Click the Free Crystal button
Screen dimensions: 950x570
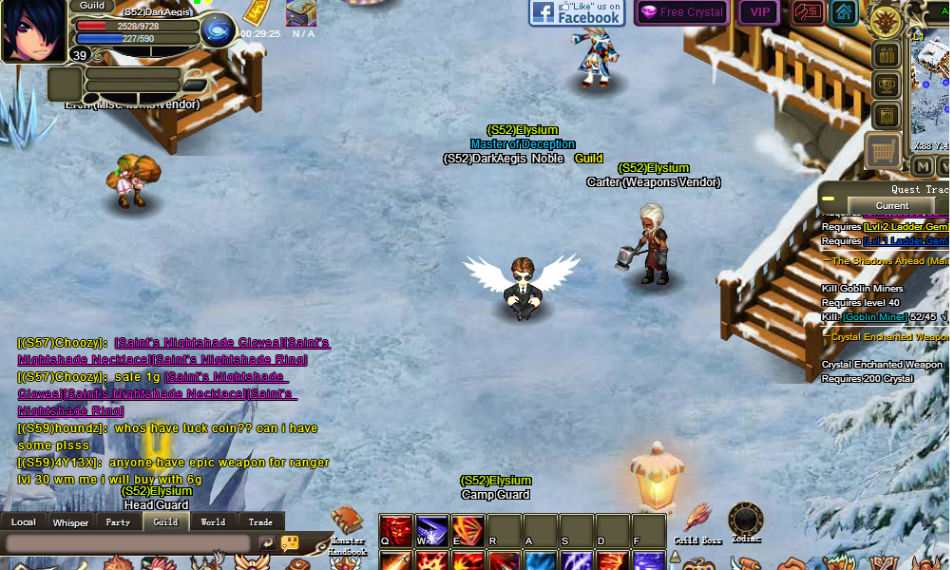pyautogui.click(x=681, y=13)
